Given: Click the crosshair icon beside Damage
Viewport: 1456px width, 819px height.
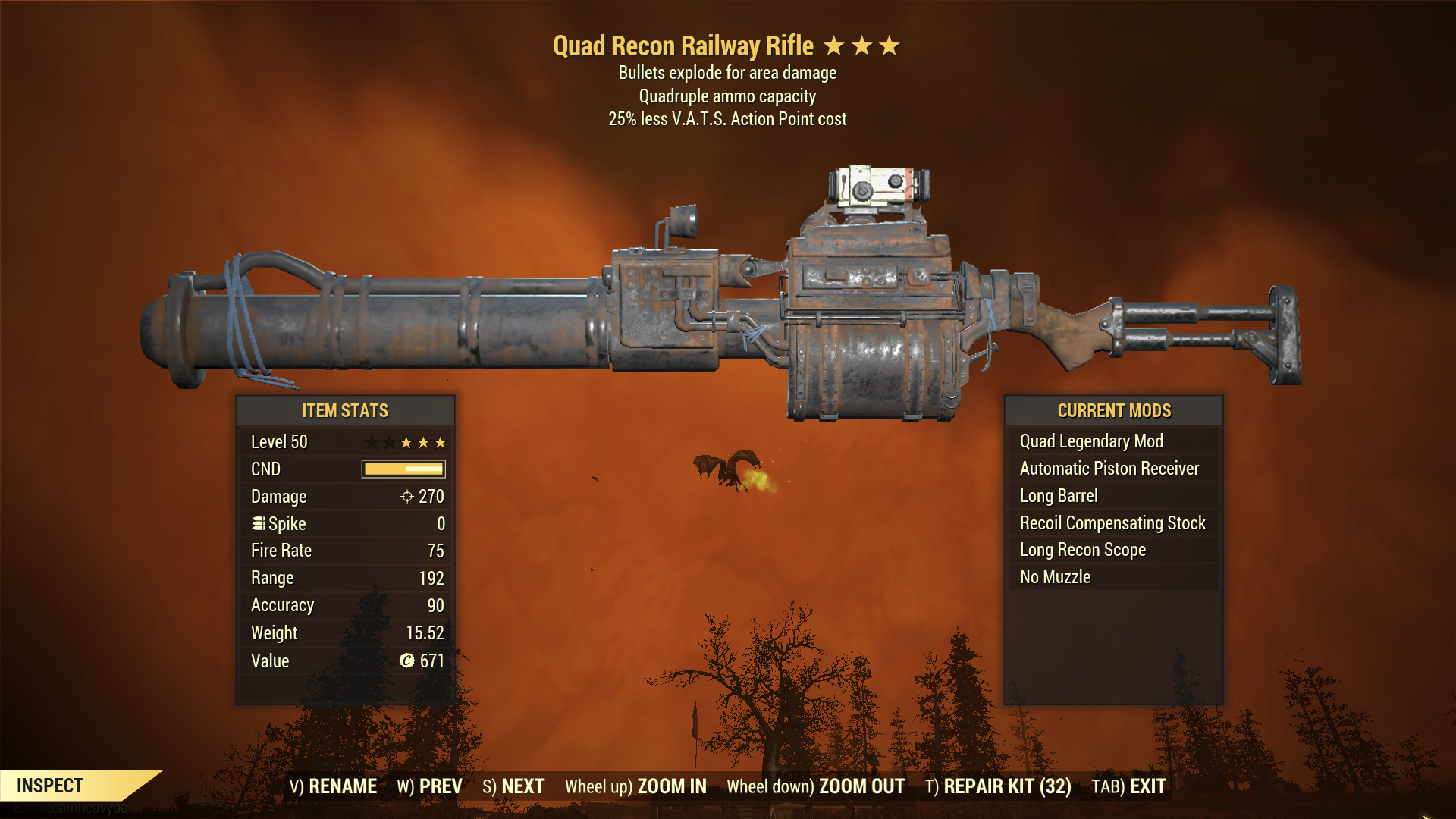Looking at the screenshot, I should pyautogui.click(x=406, y=497).
